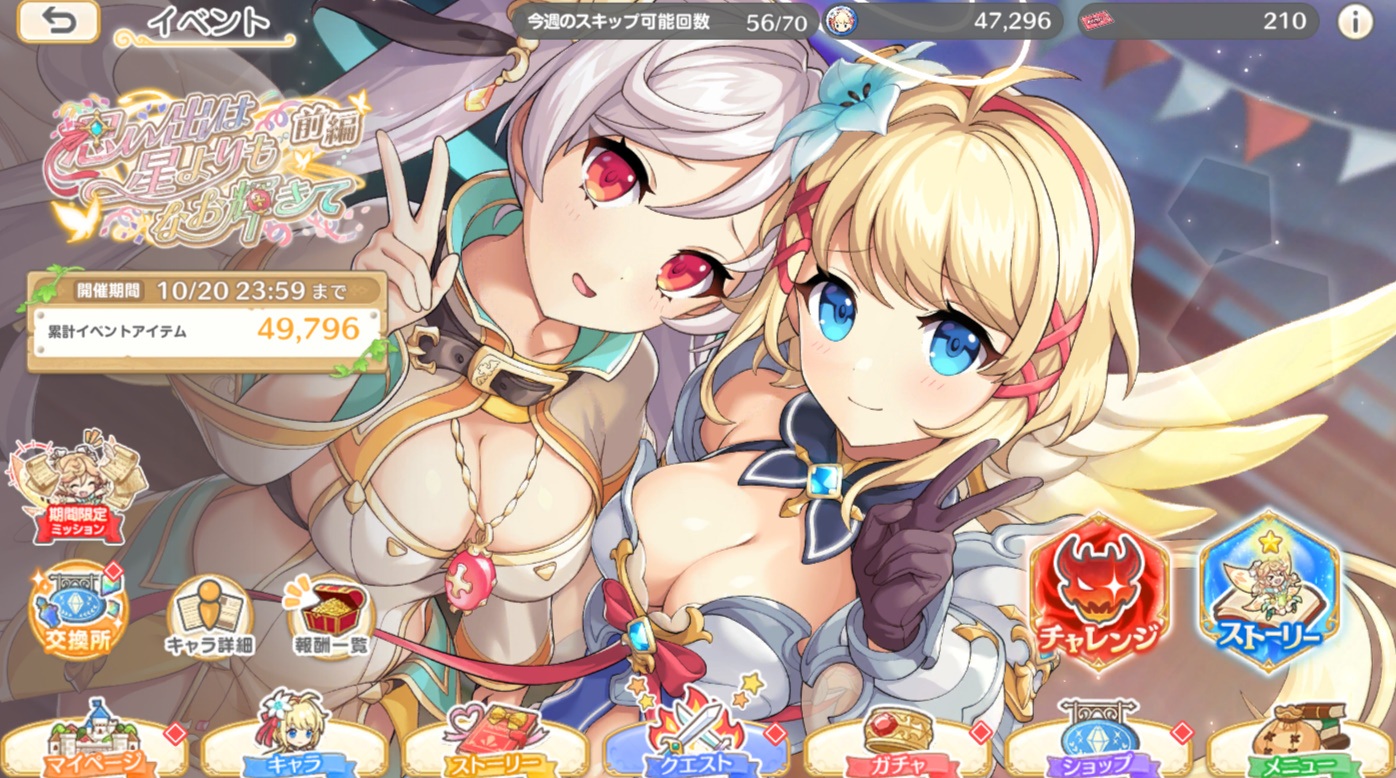The height and width of the screenshot is (778, 1396).
Task: Open the クエスト quest tab
Action: pyautogui.click(x=697, y=745)
